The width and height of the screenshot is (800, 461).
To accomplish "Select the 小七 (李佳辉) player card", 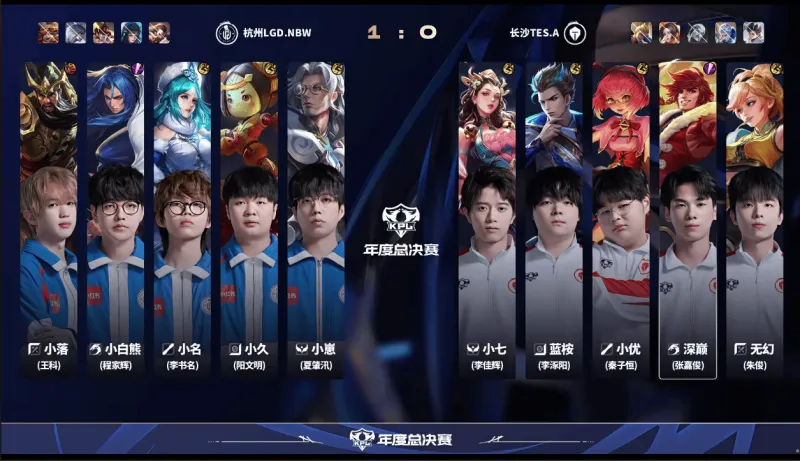I will [487, 220].
